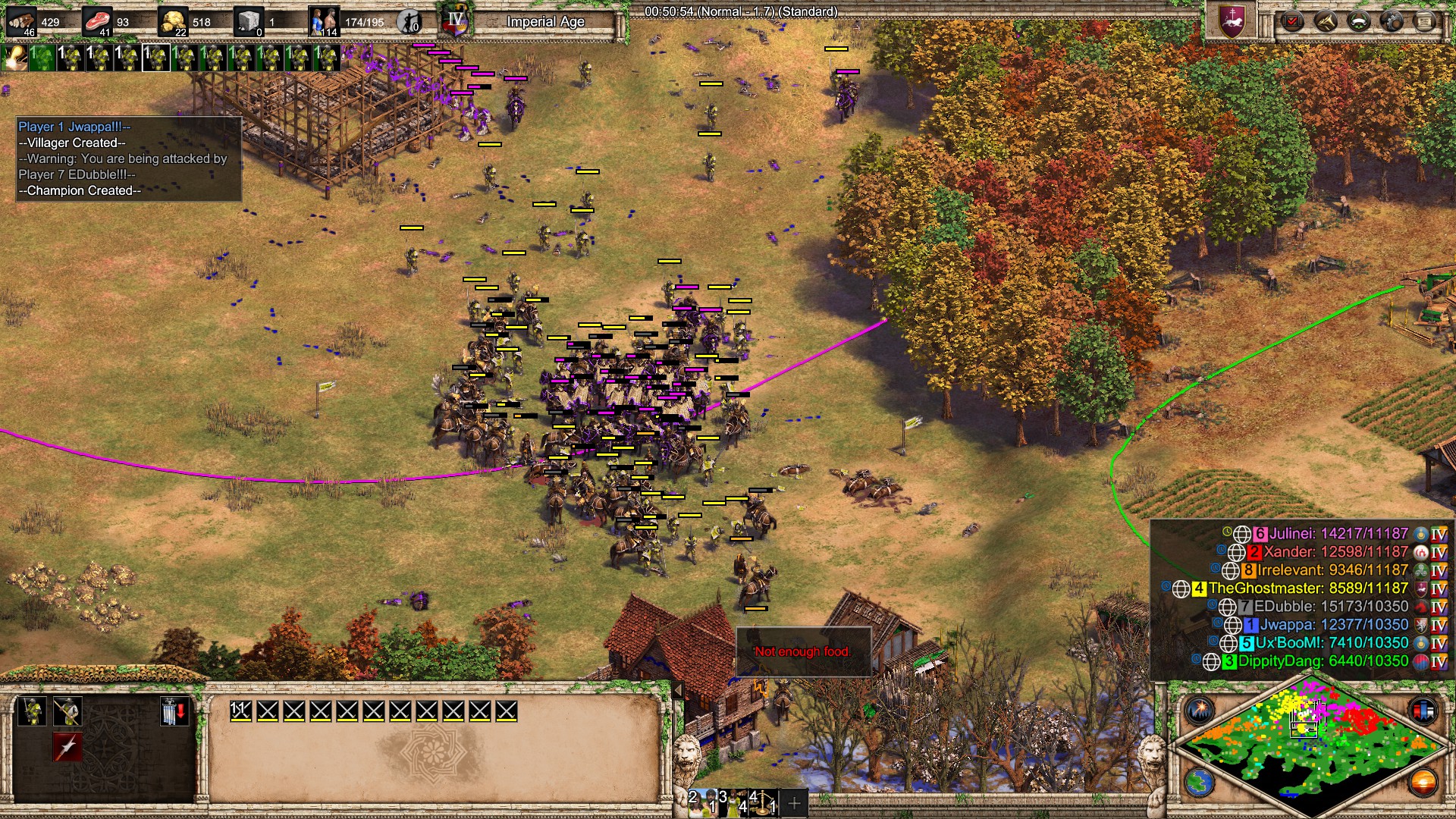This screenshot has height=819, width=1456.
Task: Switch to the minimap terrain globe mode
Action: (1200, 782)
